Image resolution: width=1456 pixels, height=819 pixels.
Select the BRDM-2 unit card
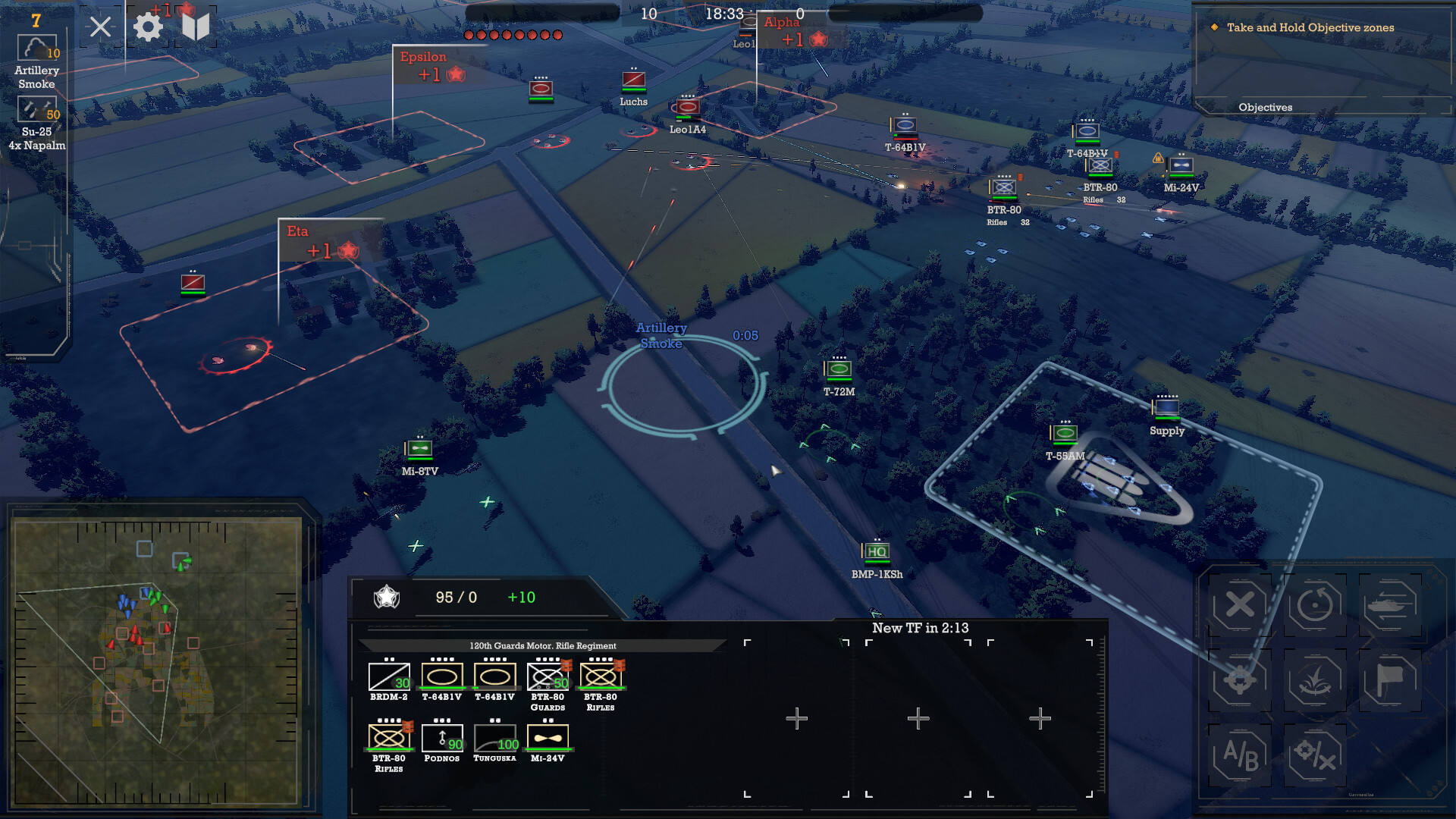click(389, 677)
